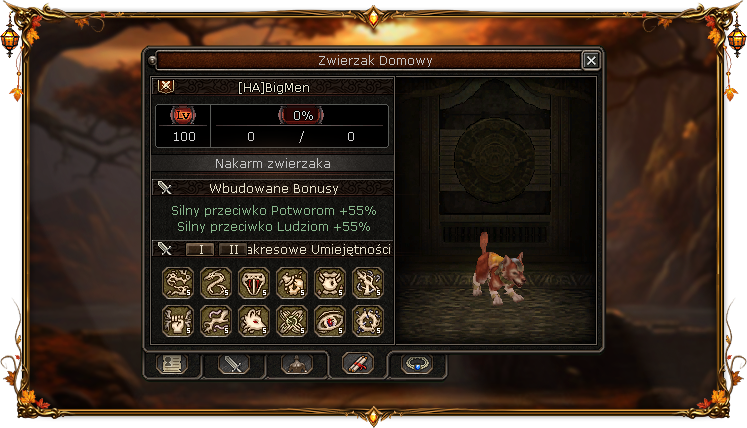Close the Zwierzak Domowy window

coord(591,61)
